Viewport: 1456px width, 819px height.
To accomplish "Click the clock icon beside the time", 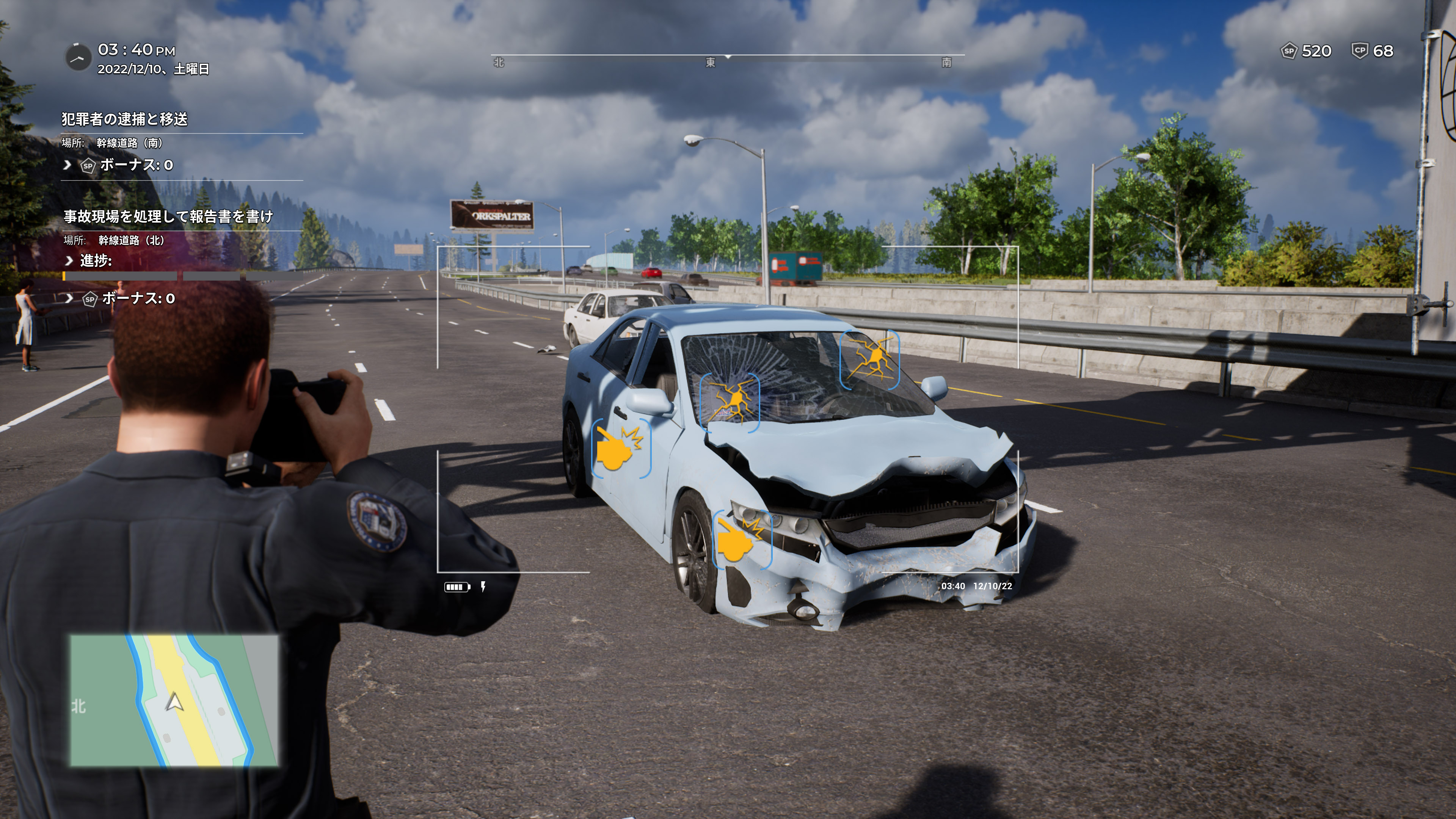I will tap(78, 58).
